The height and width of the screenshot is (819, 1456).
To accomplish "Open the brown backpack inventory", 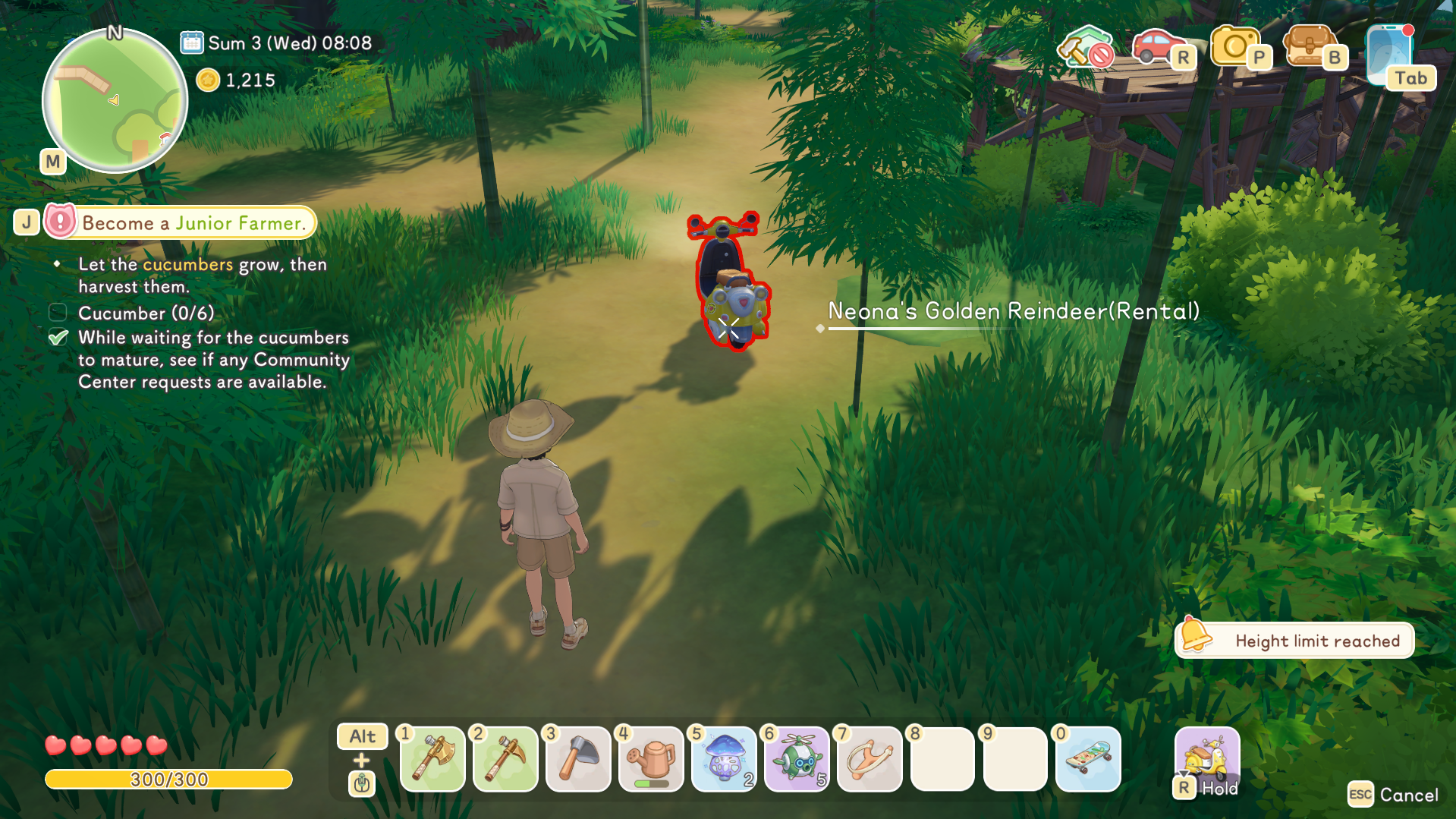I will click(x=1309, y=47).
